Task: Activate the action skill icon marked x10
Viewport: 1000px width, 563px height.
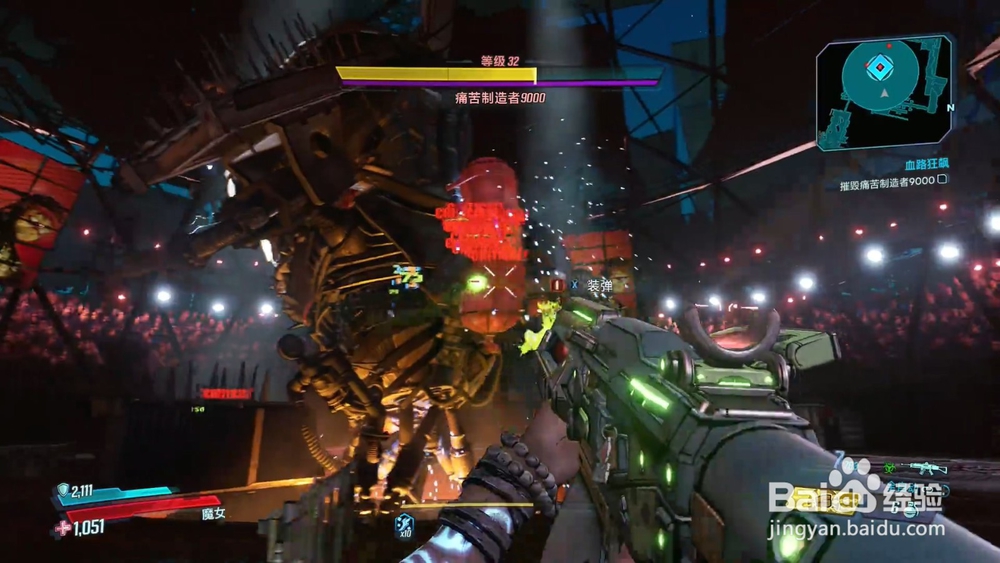Action: pyautogui.click(x=404, y=524)
